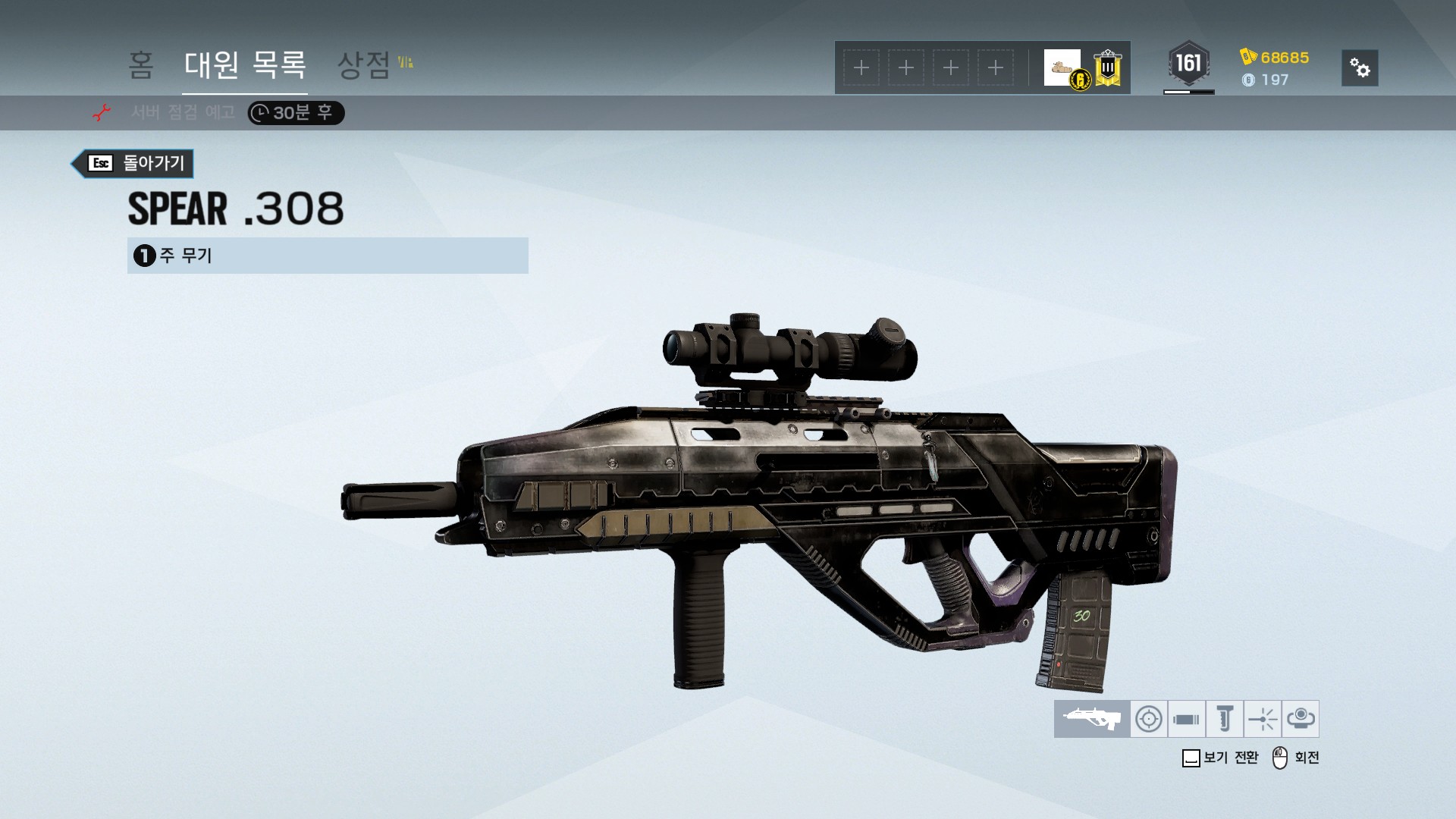This screenshot has height=819, width=1456.
Task: Select the 주 무기 primary weapon row
Action: click(328, 256)
